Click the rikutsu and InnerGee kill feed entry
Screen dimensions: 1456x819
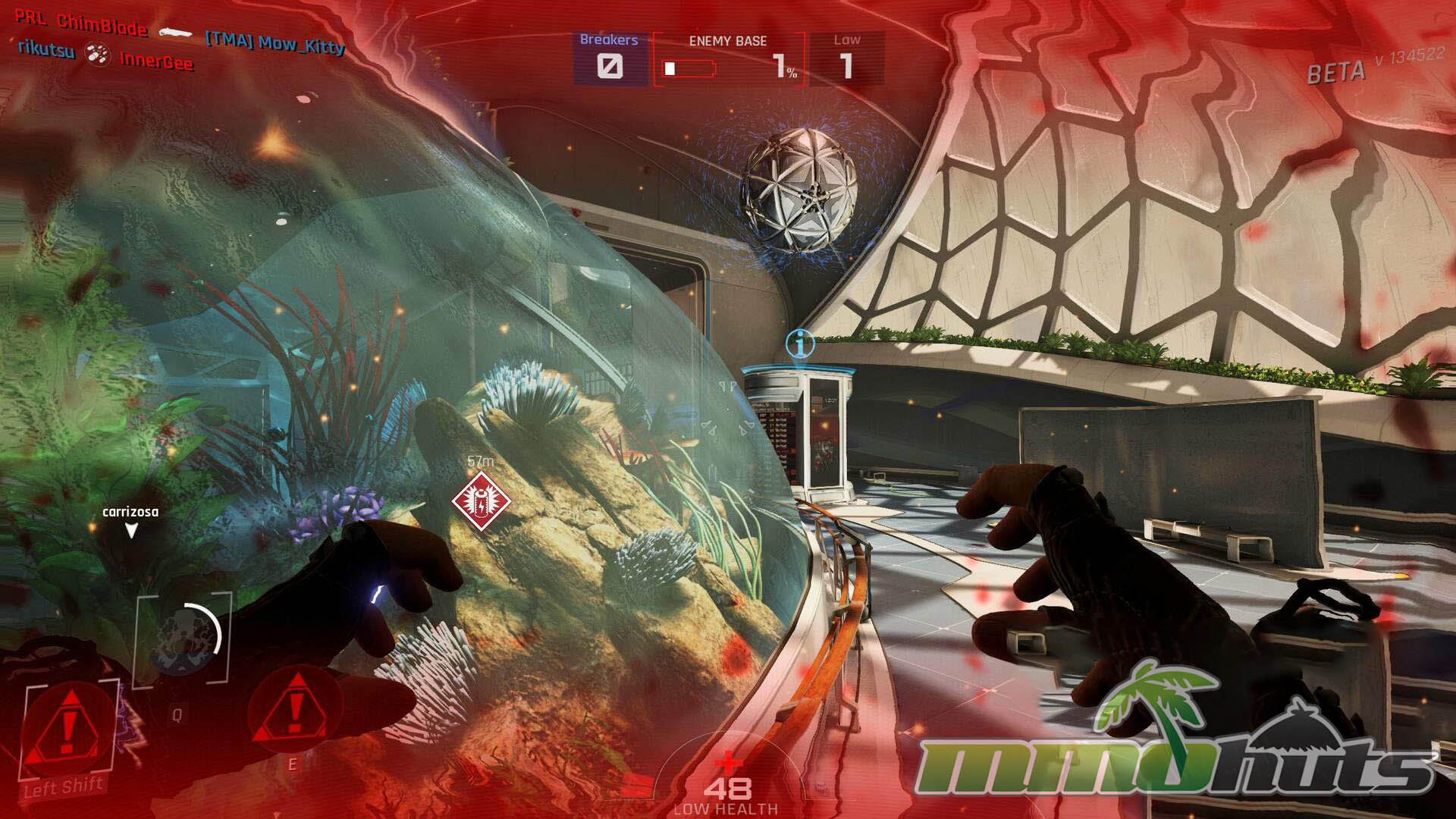pos(105,55)
